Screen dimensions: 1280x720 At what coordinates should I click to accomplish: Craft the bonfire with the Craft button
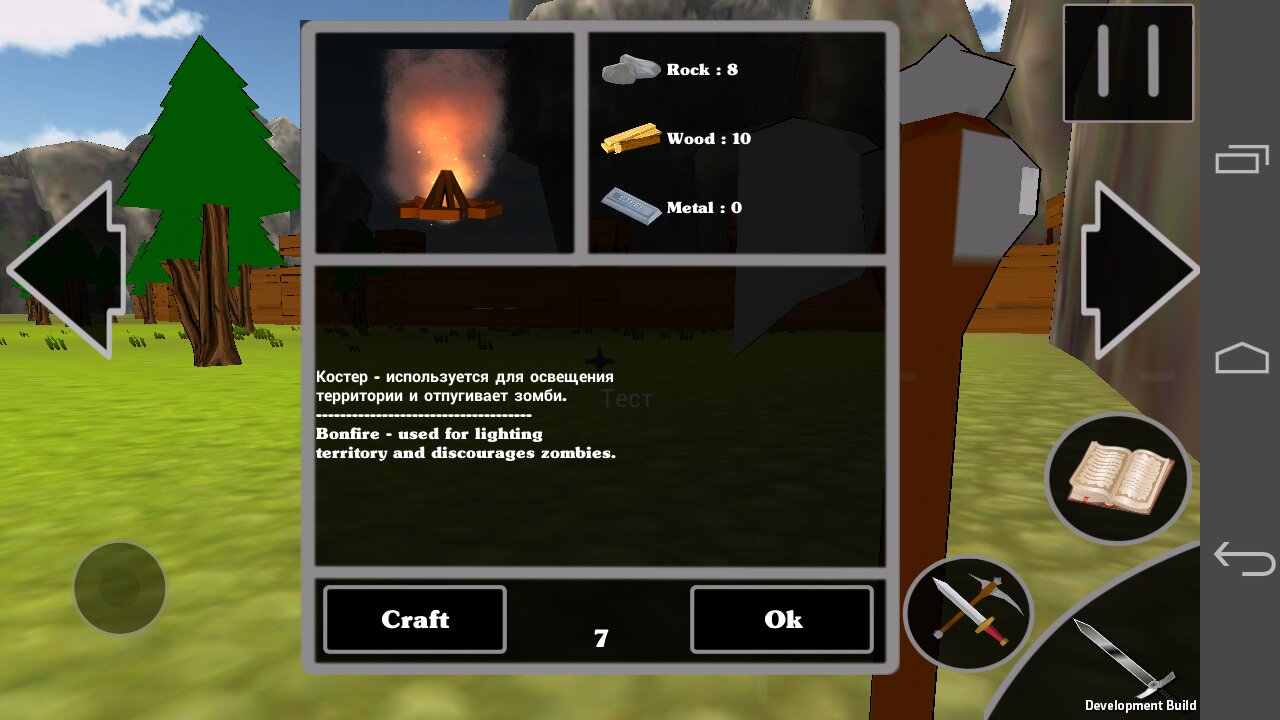[415, 620]
